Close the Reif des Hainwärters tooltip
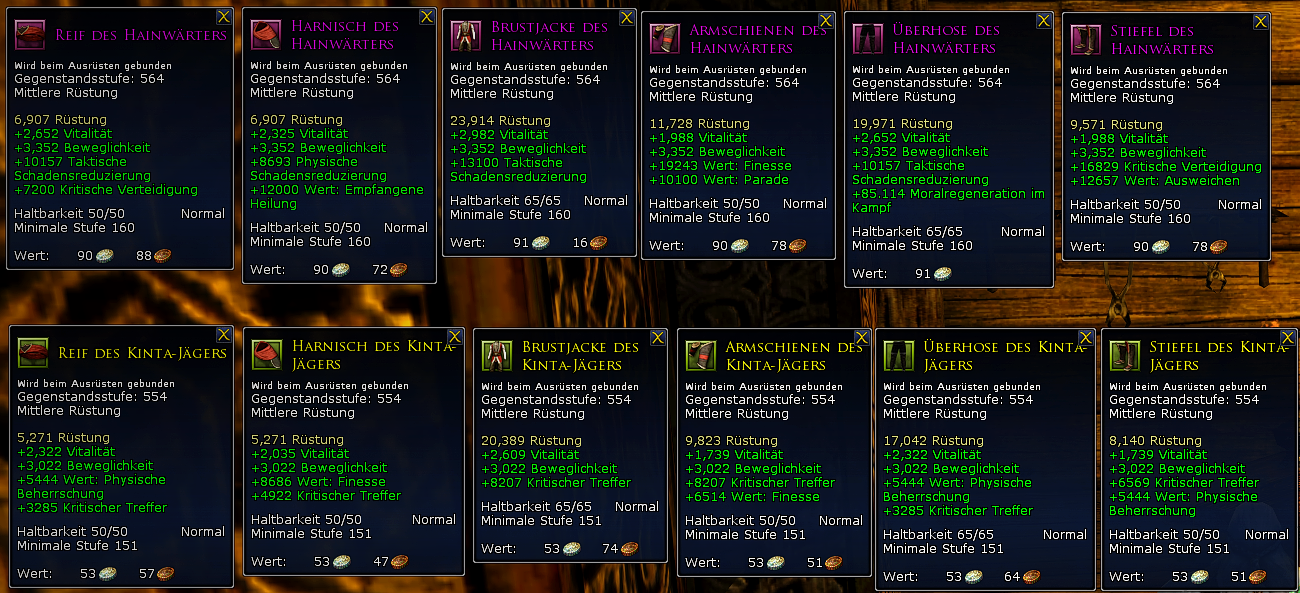 coord(224,17)
